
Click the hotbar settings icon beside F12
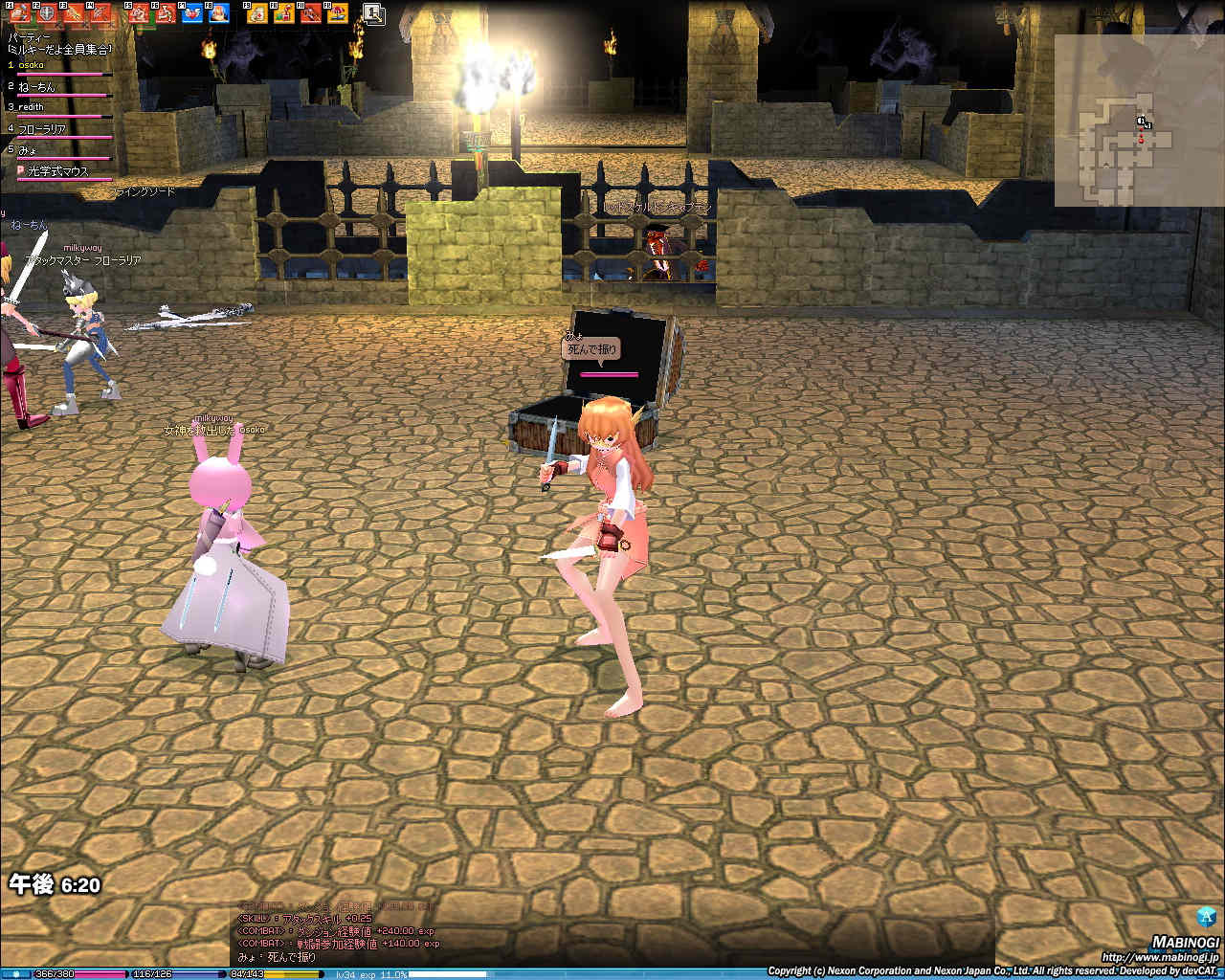[373, 12]
